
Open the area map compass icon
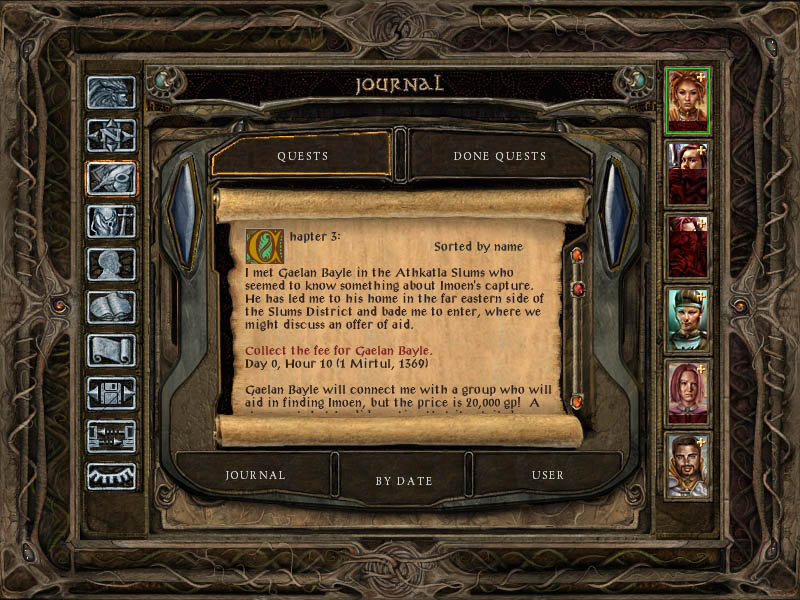111,135
